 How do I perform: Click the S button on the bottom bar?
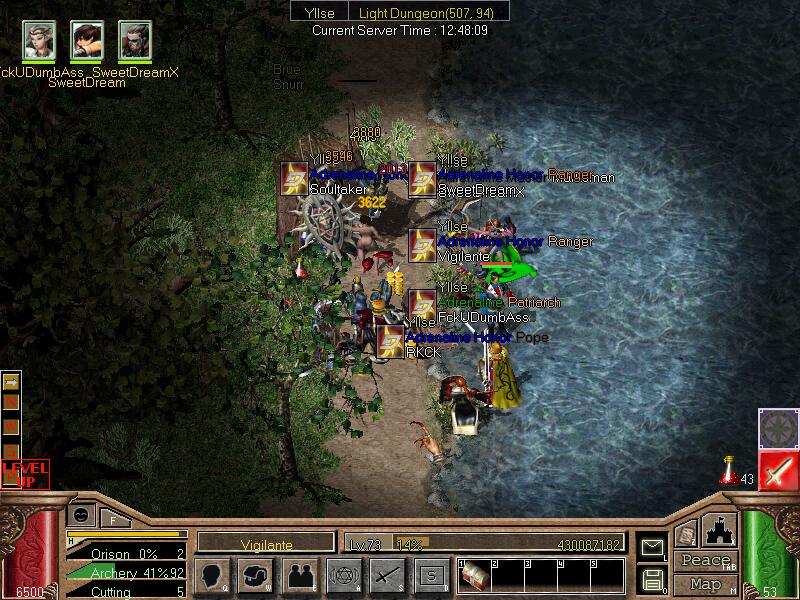(431, 575)
